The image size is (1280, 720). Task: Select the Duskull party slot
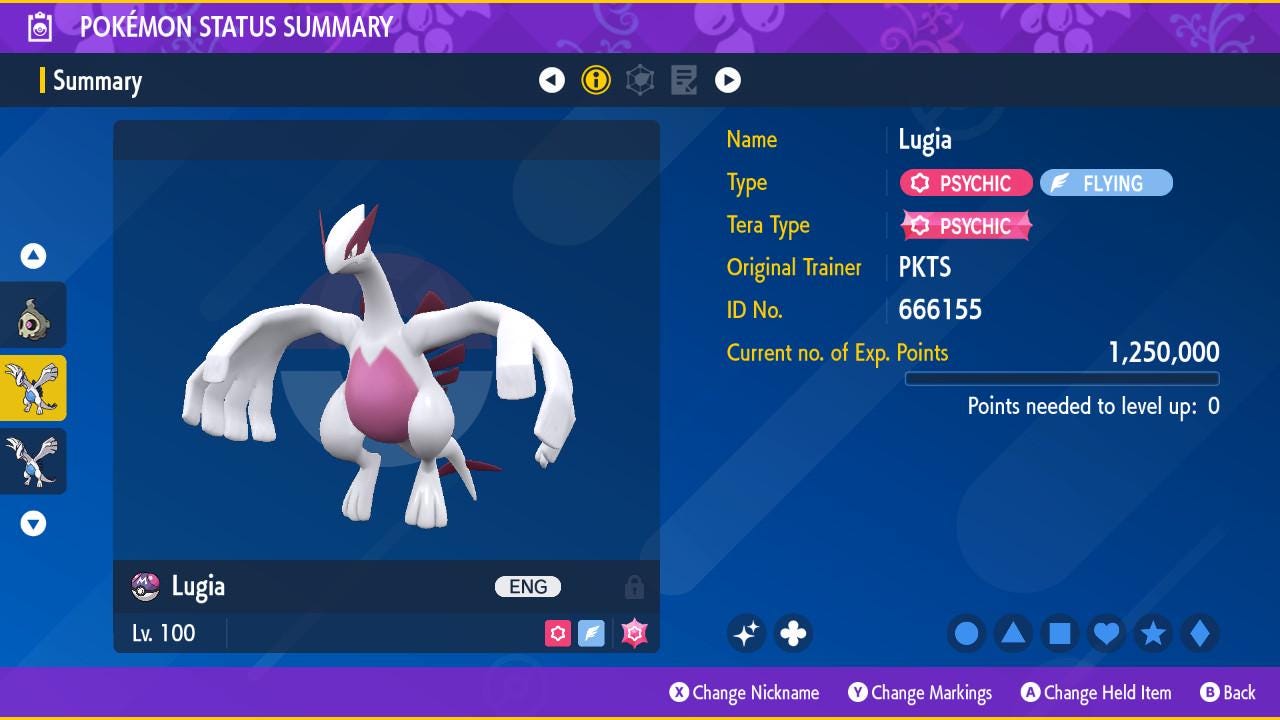(33, 315)
